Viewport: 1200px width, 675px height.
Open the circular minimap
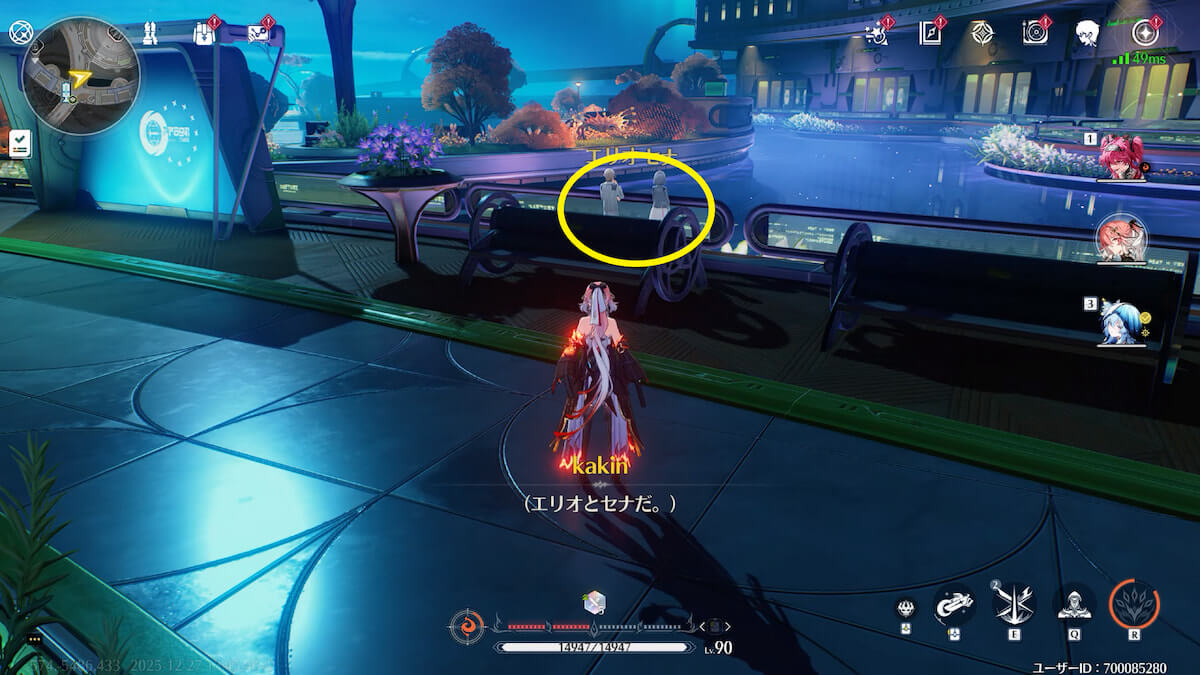[x=80, y=76]
